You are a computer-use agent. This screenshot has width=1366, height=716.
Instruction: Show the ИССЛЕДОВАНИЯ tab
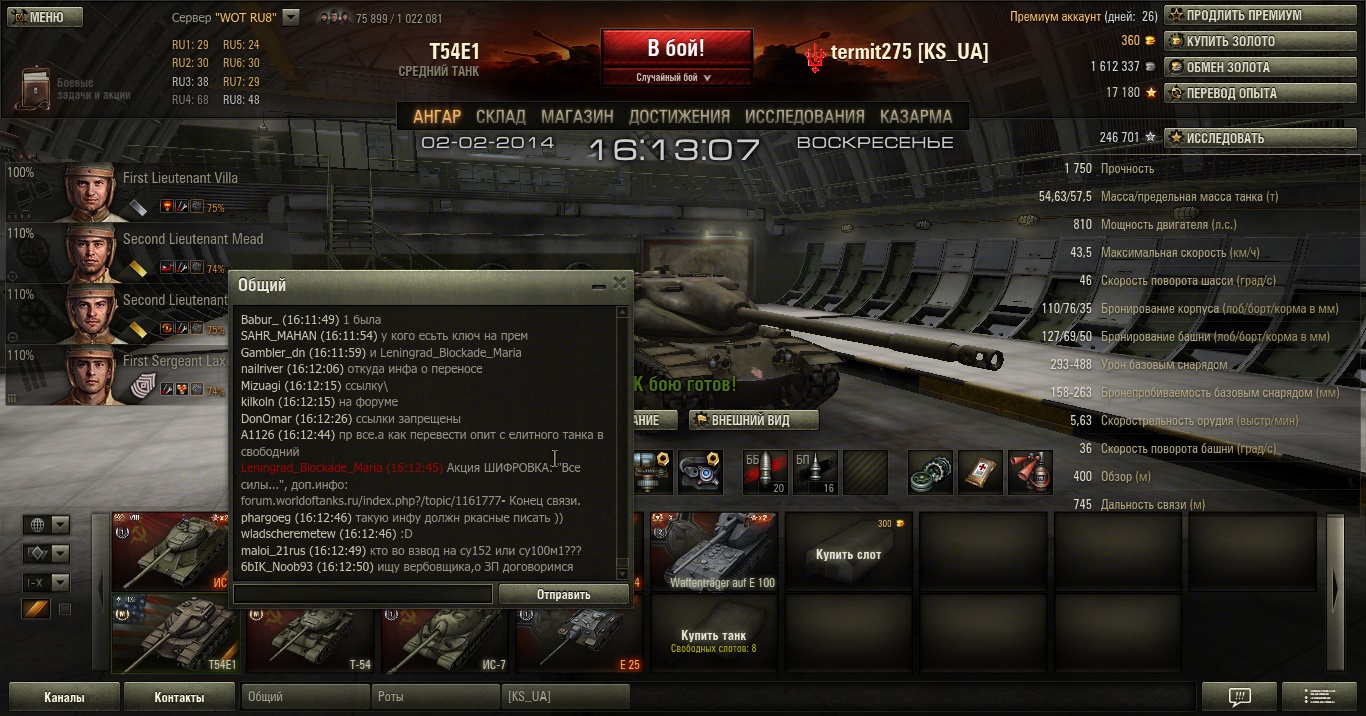coord(804,116)
